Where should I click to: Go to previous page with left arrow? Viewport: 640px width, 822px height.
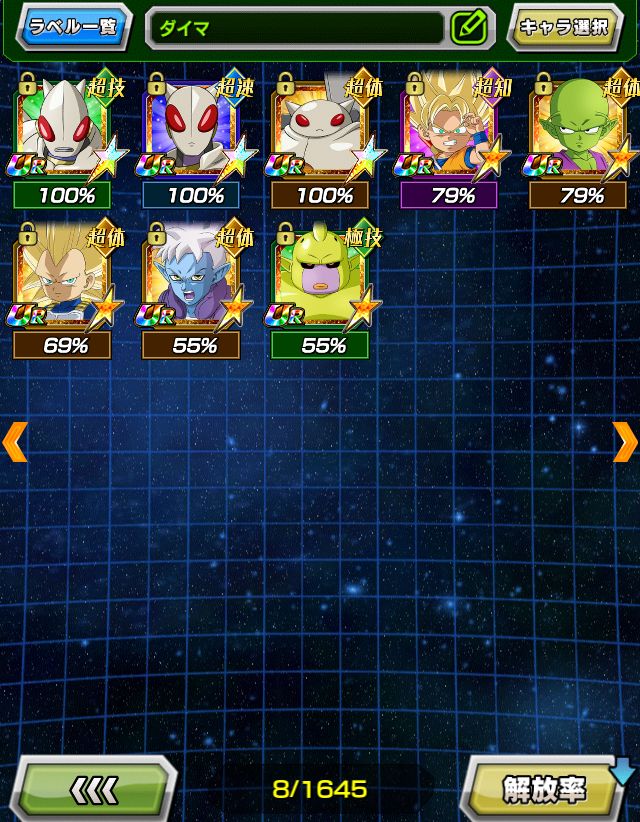[x=14, y=441]
